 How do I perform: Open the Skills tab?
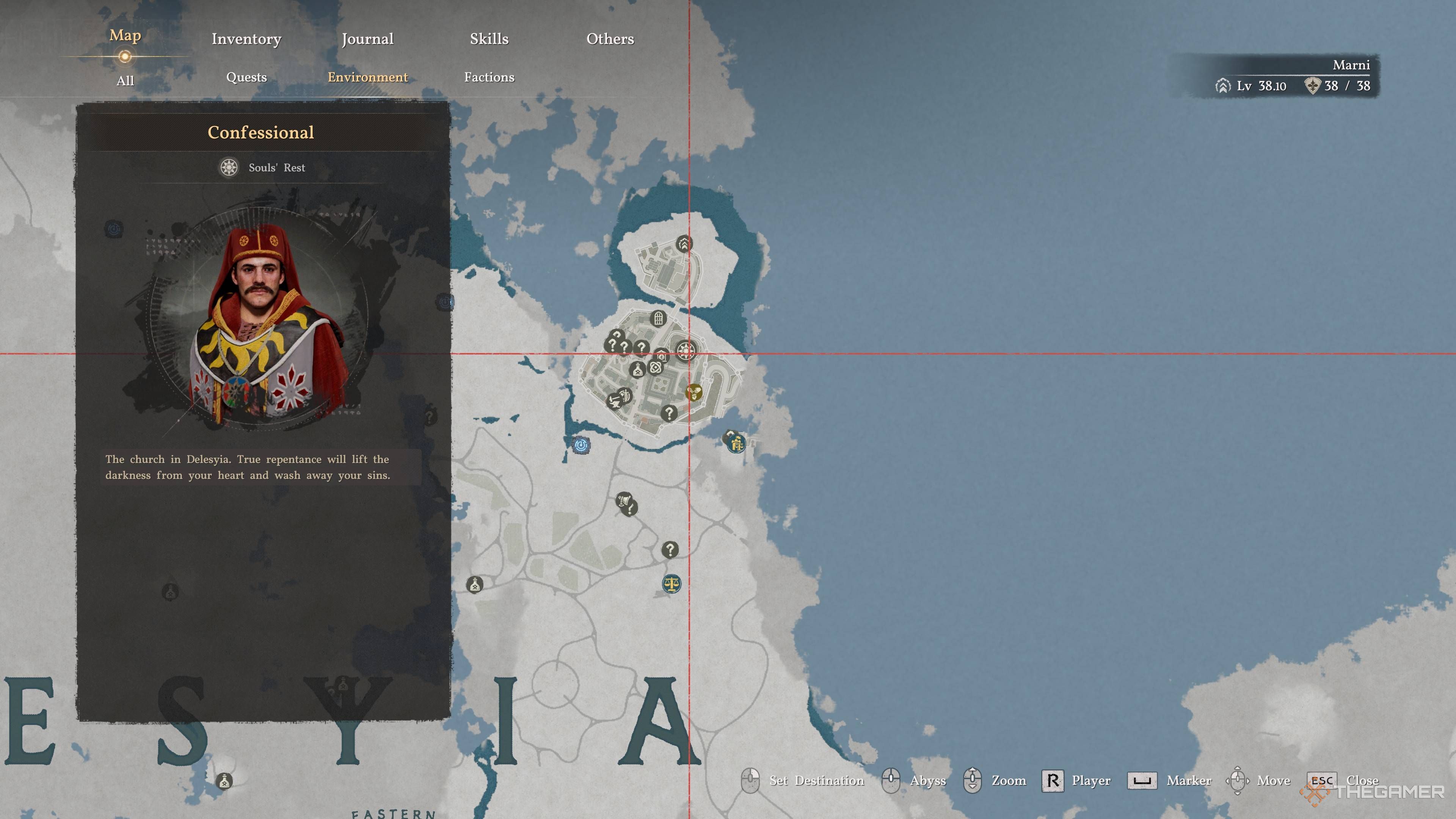tap(489, 39)
